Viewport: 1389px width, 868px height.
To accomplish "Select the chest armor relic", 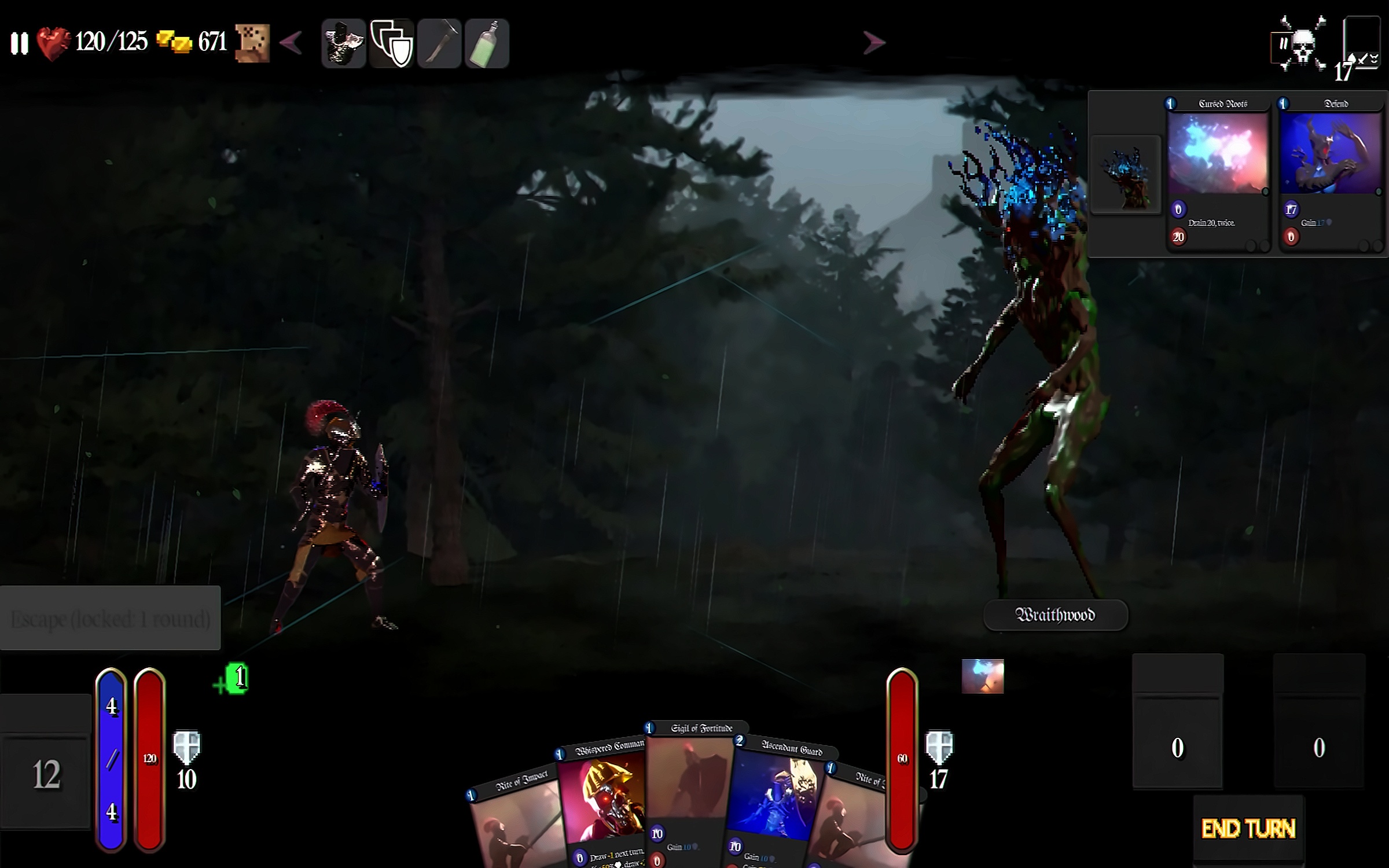I will point(344,43).
